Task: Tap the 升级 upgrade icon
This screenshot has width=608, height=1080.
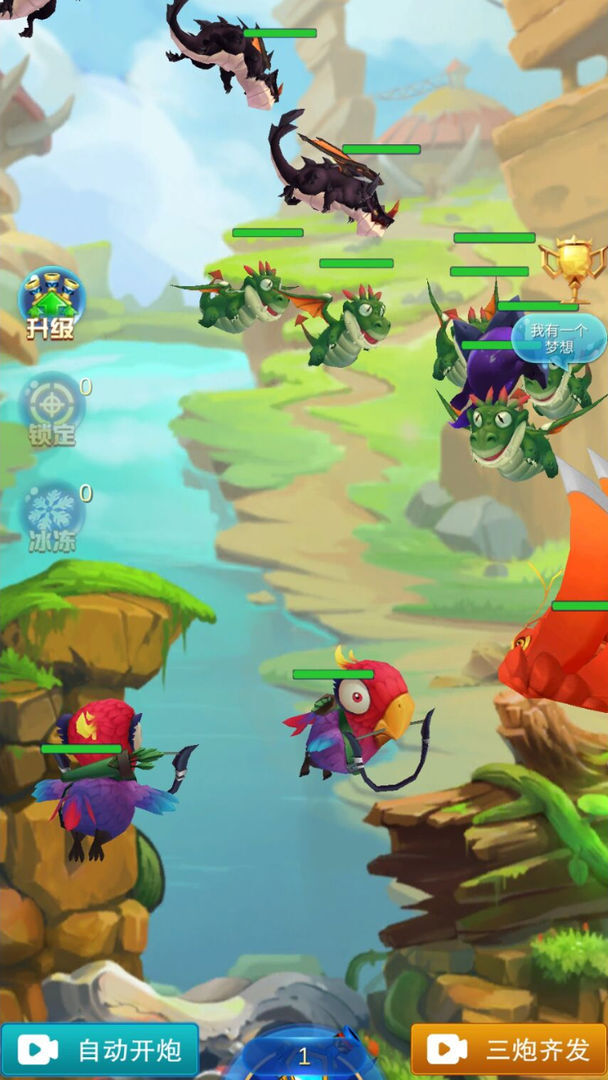Action: (51, 303)
